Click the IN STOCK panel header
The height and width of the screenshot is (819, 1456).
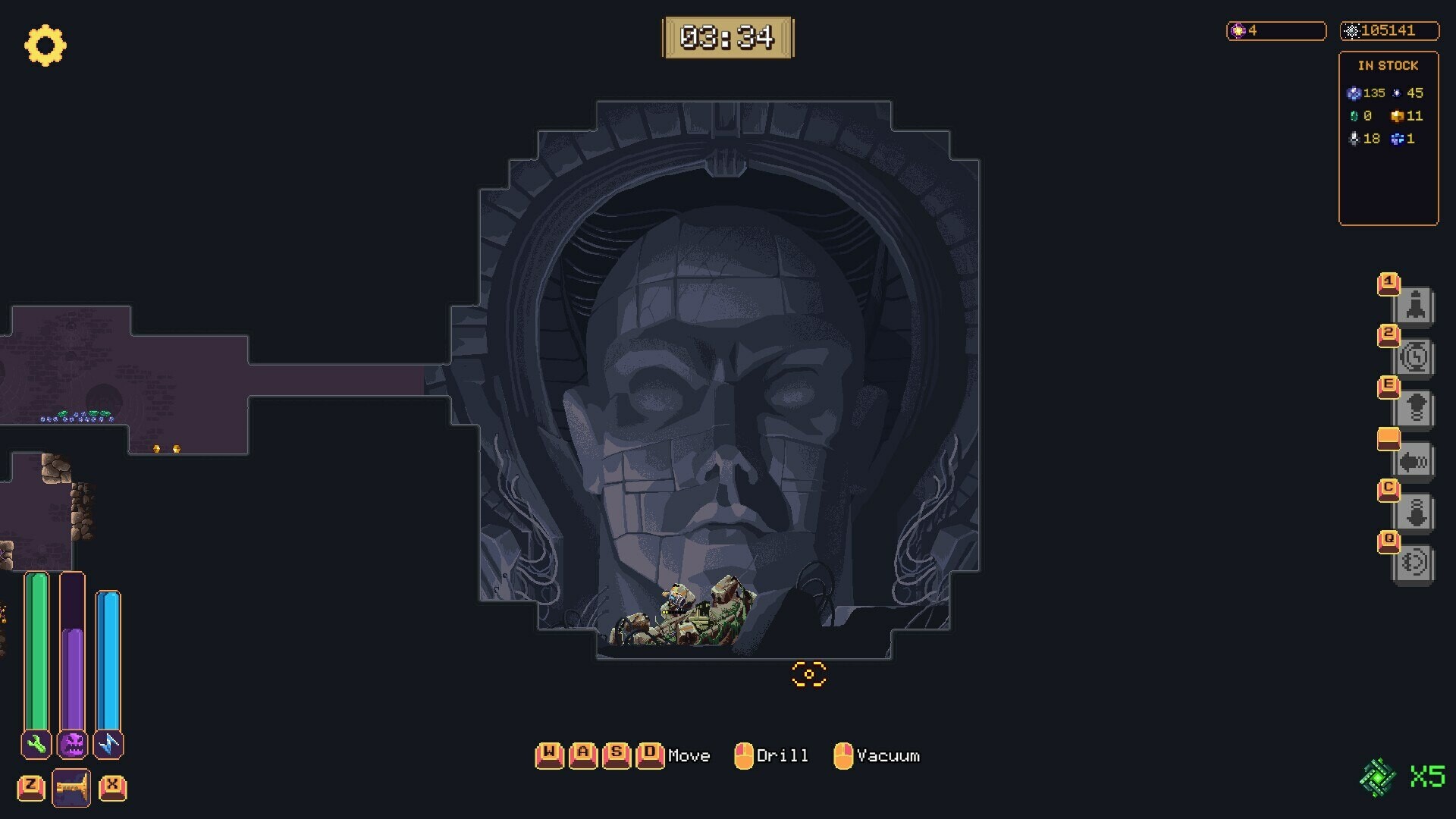point(1388,65)
